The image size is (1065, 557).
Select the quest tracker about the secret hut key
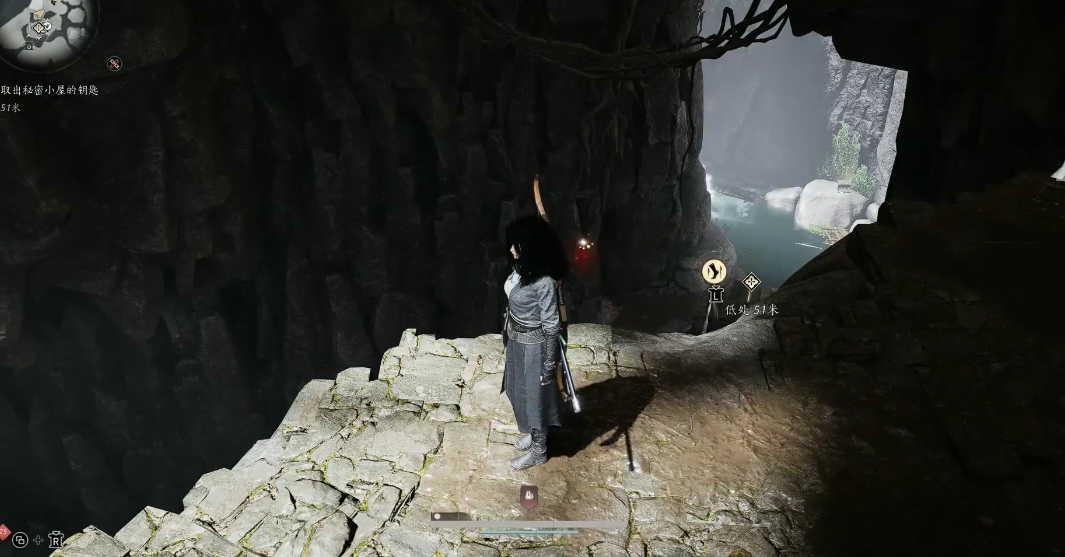coord(50,90)
